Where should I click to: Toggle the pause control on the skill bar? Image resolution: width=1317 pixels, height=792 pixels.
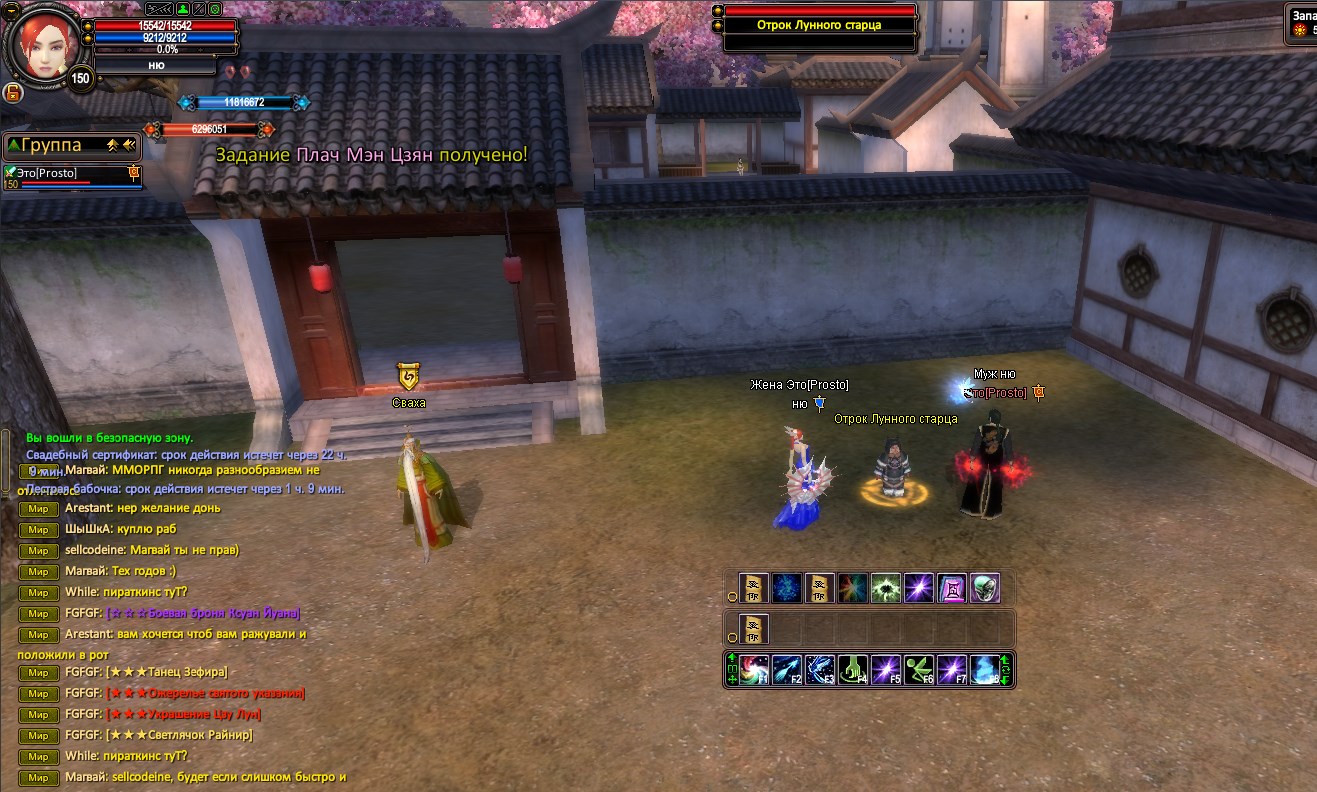tap(731, 670)
